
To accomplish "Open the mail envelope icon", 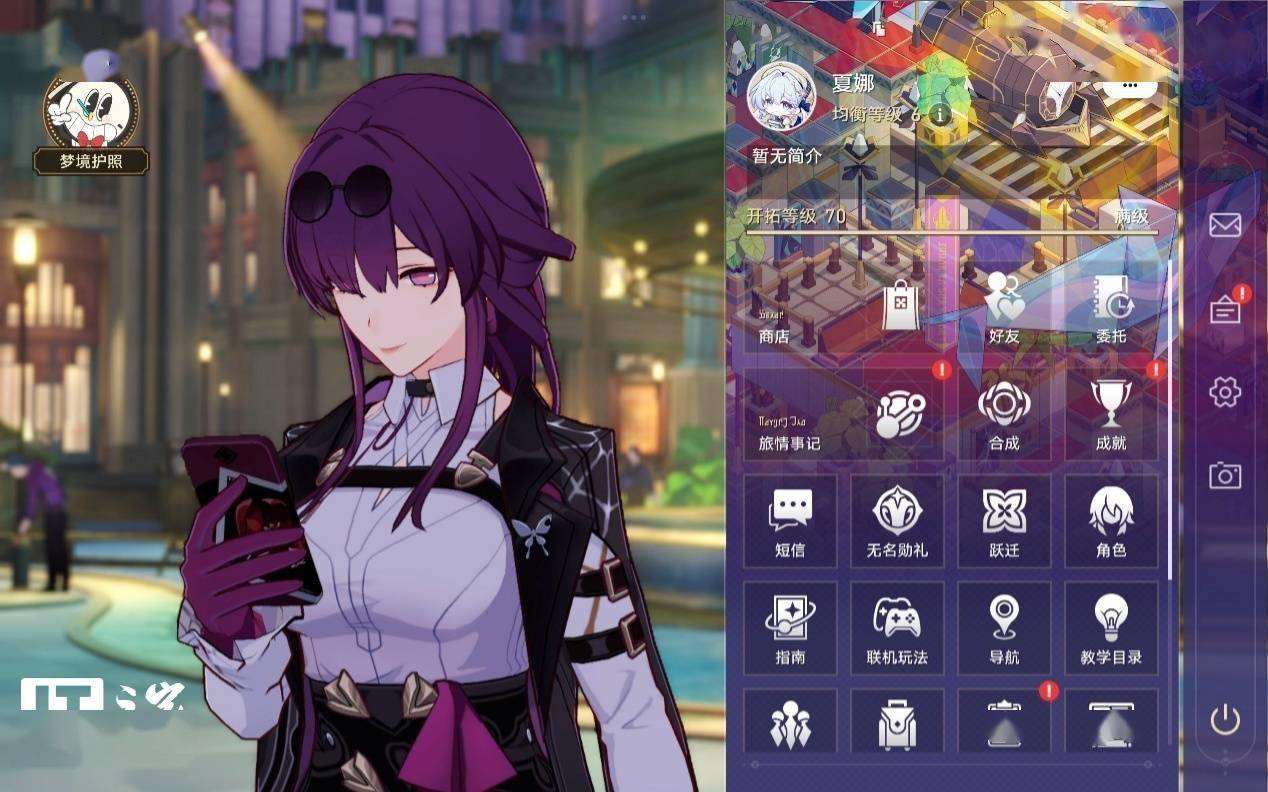I will pyautogui.click(x=1225, y=225).
